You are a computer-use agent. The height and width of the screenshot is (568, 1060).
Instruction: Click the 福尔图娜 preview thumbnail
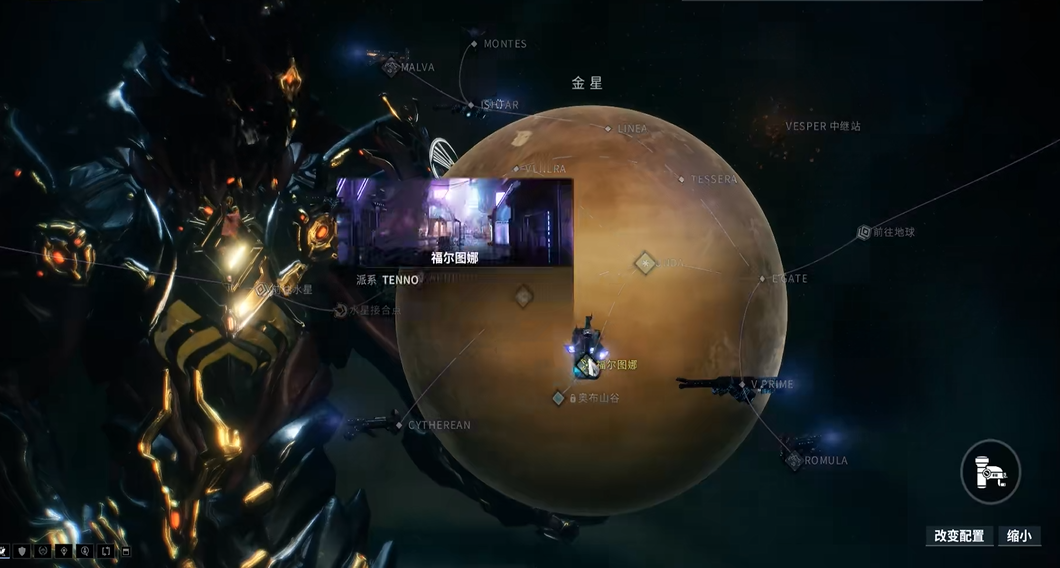(454, 222)
